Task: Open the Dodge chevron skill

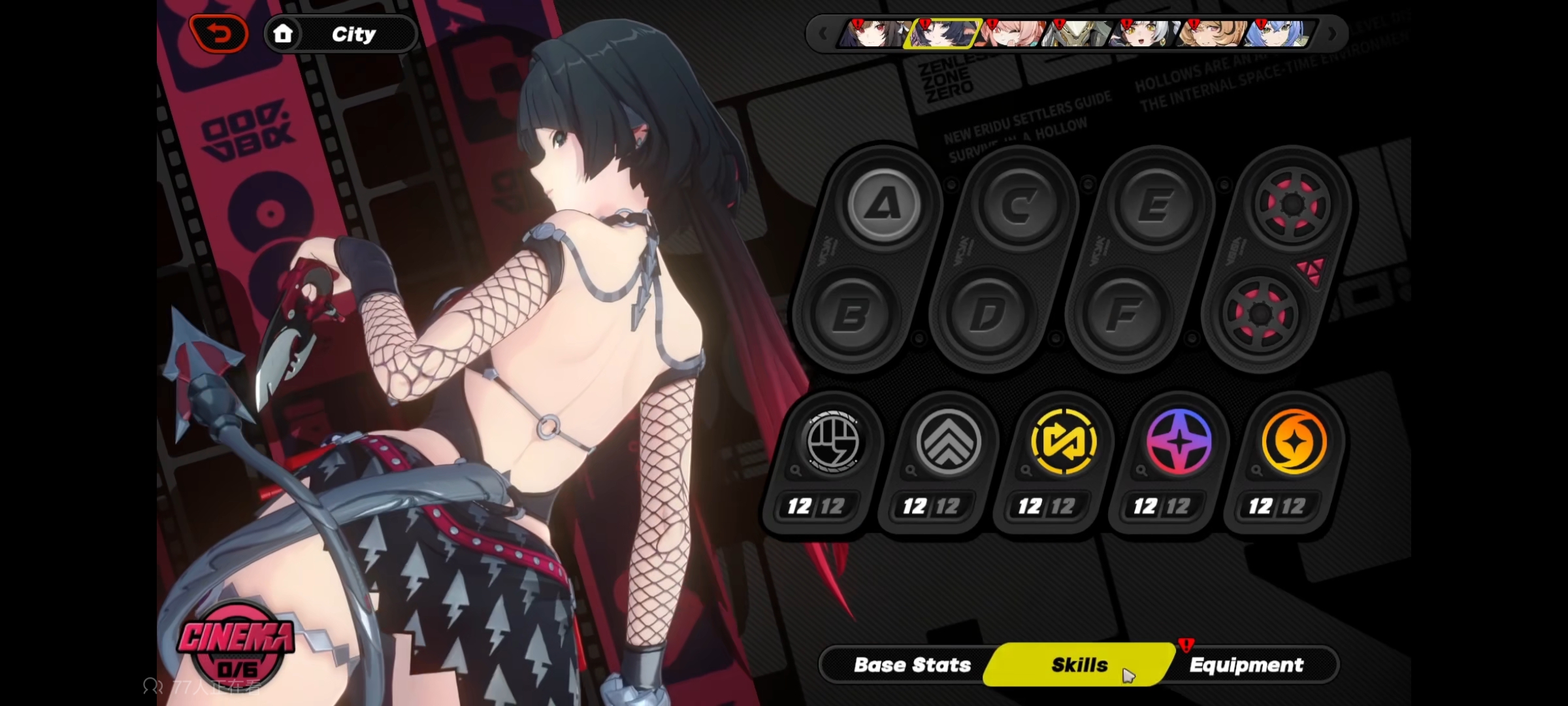Action: [948, 443]
